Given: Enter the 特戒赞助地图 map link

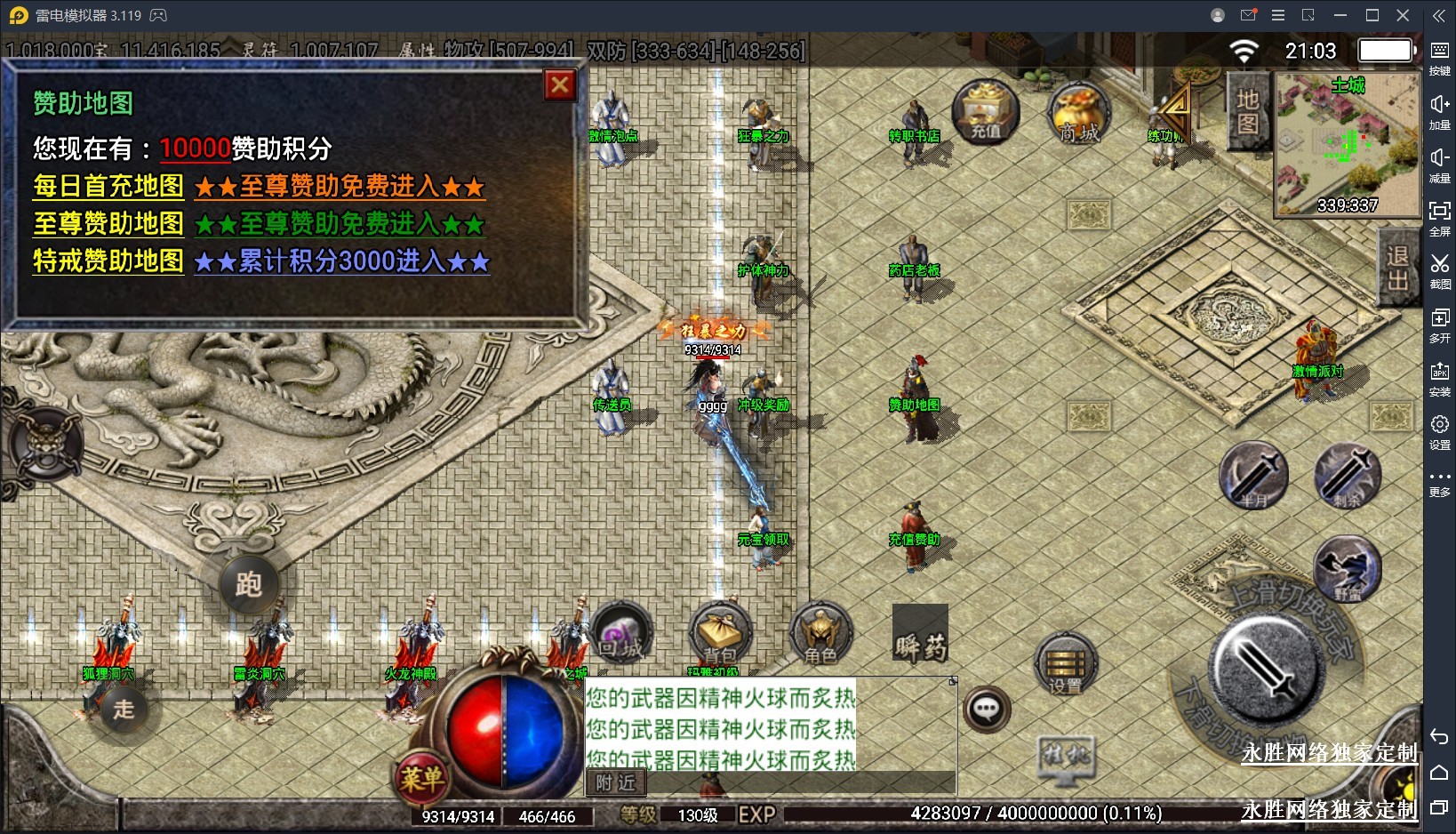Looking at the screenshot, I should 108,261.
